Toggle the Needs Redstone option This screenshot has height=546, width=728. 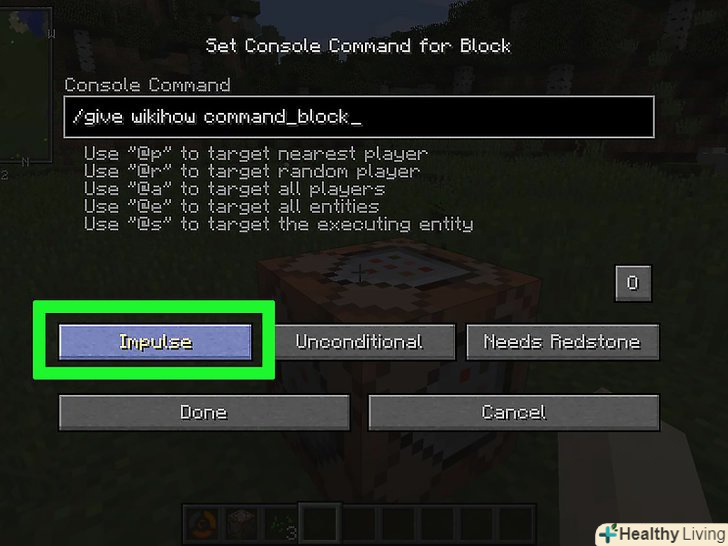(x=563, y=342)
